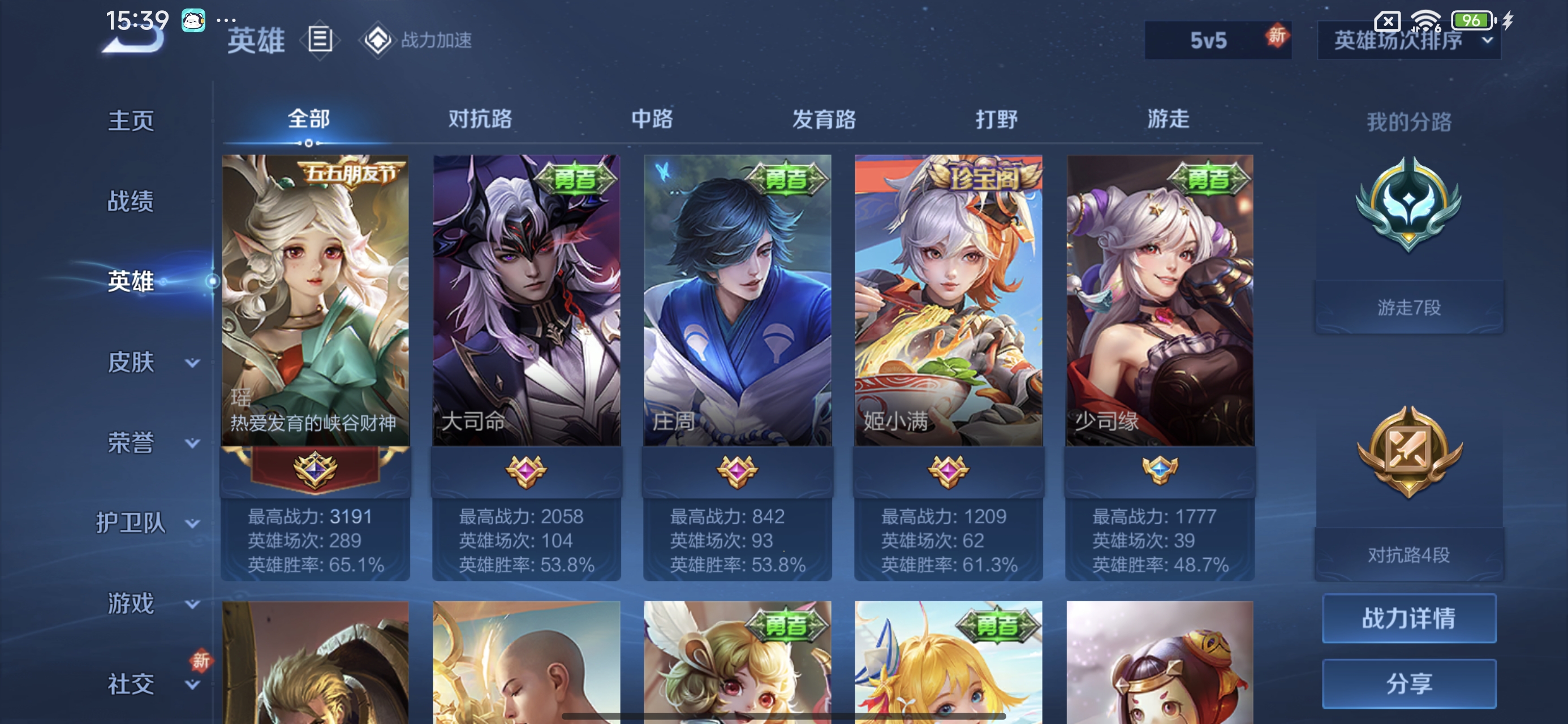Click the 分享 share button
Screen dimensions: 1568x724
pos(1408,683)
